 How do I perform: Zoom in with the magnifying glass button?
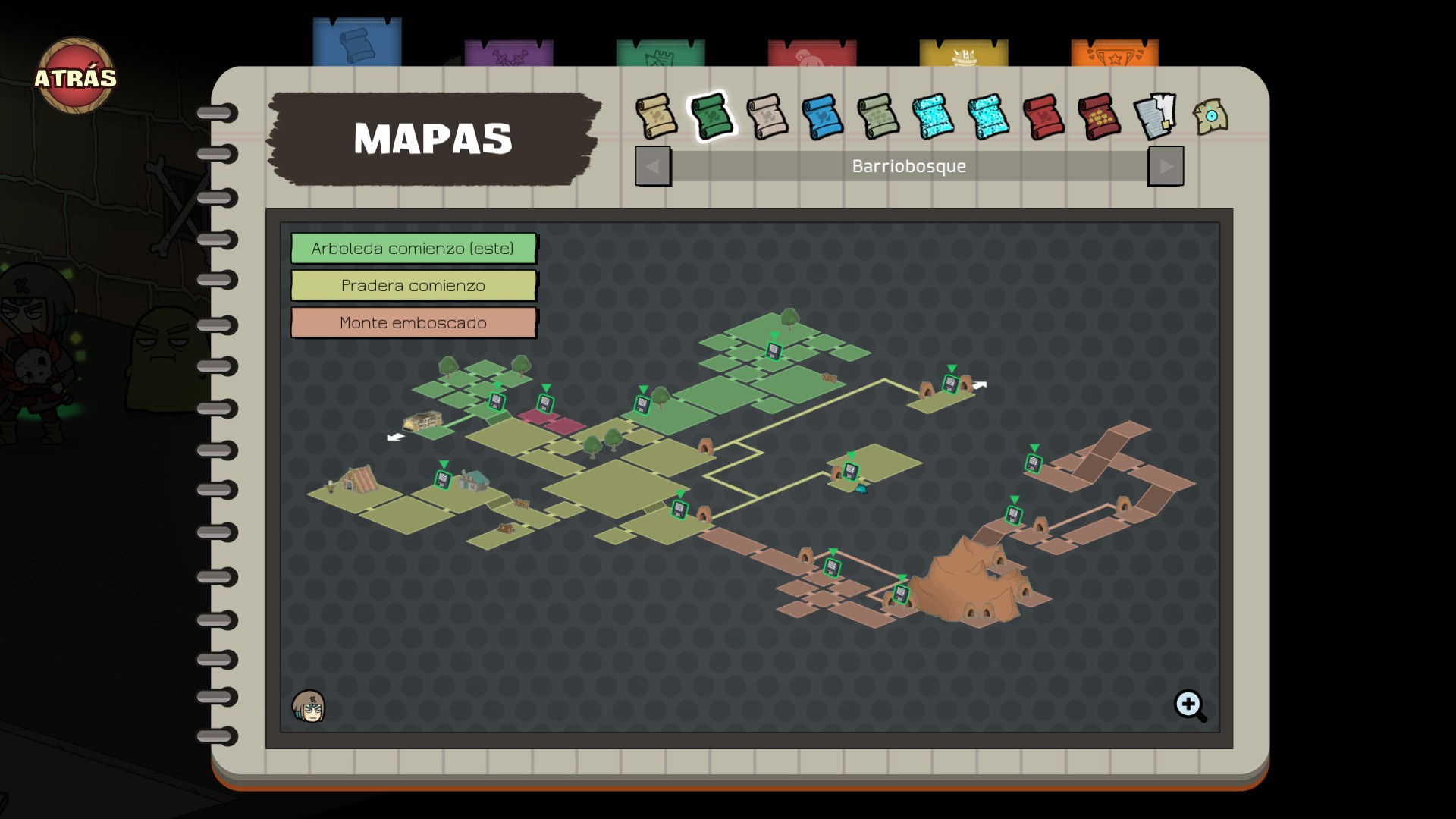click(1189, 705)
